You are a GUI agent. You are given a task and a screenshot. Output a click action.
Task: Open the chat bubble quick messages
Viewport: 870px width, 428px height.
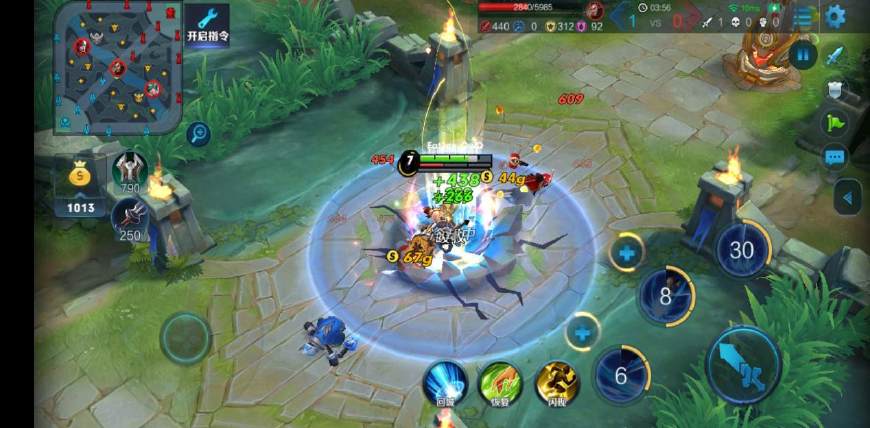[x=835, y=157]
